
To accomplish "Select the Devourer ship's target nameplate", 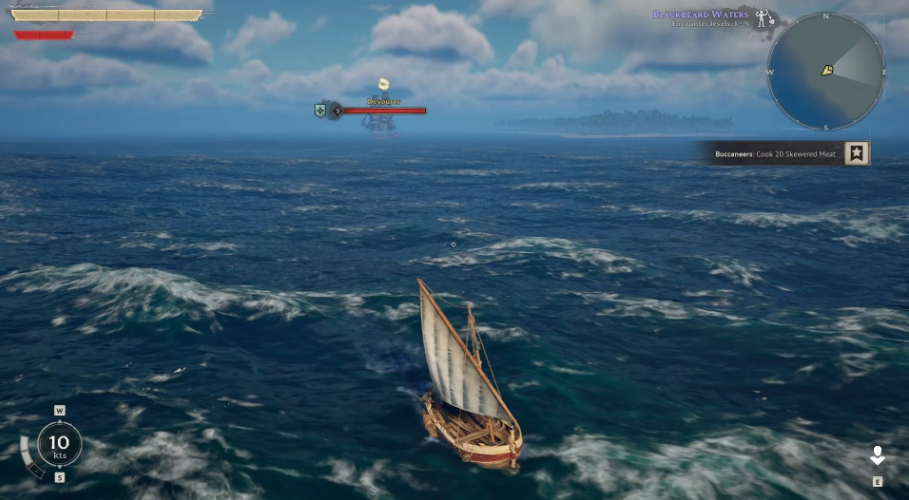I will click(x=382, y=102).
